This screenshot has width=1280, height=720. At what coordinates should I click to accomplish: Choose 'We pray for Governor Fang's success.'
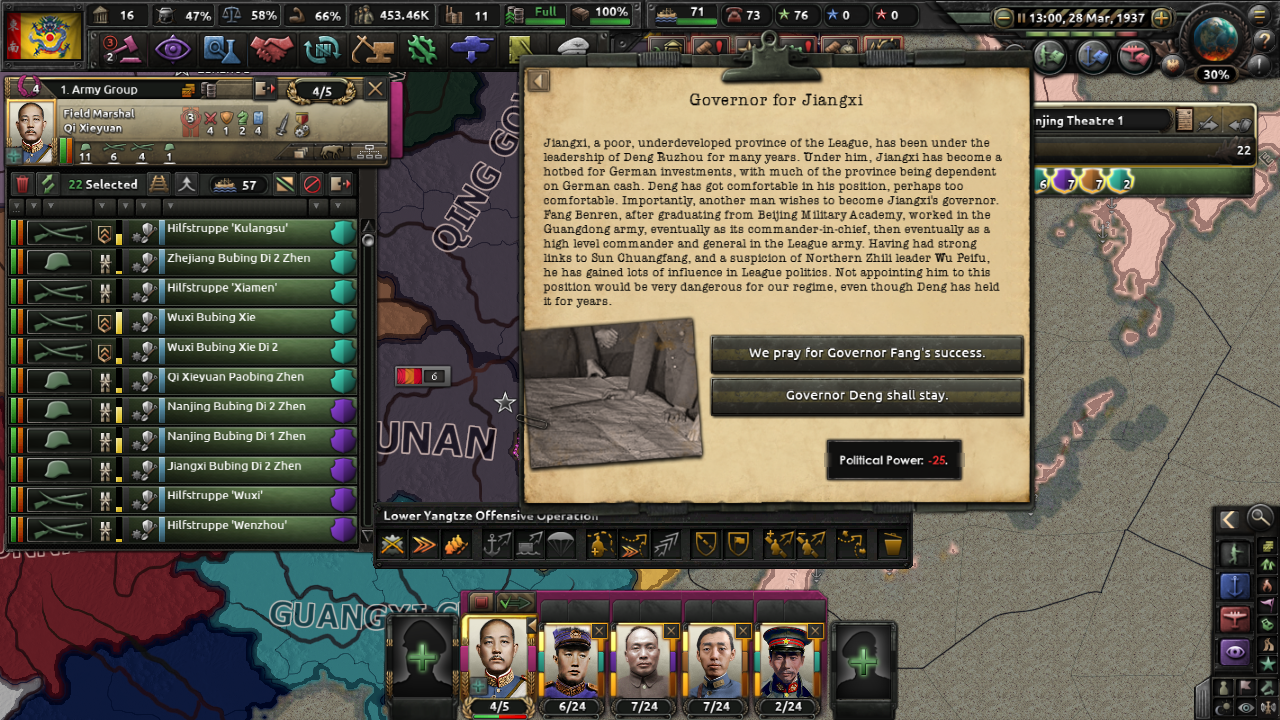pyautogui.click(x=867, y=354)
